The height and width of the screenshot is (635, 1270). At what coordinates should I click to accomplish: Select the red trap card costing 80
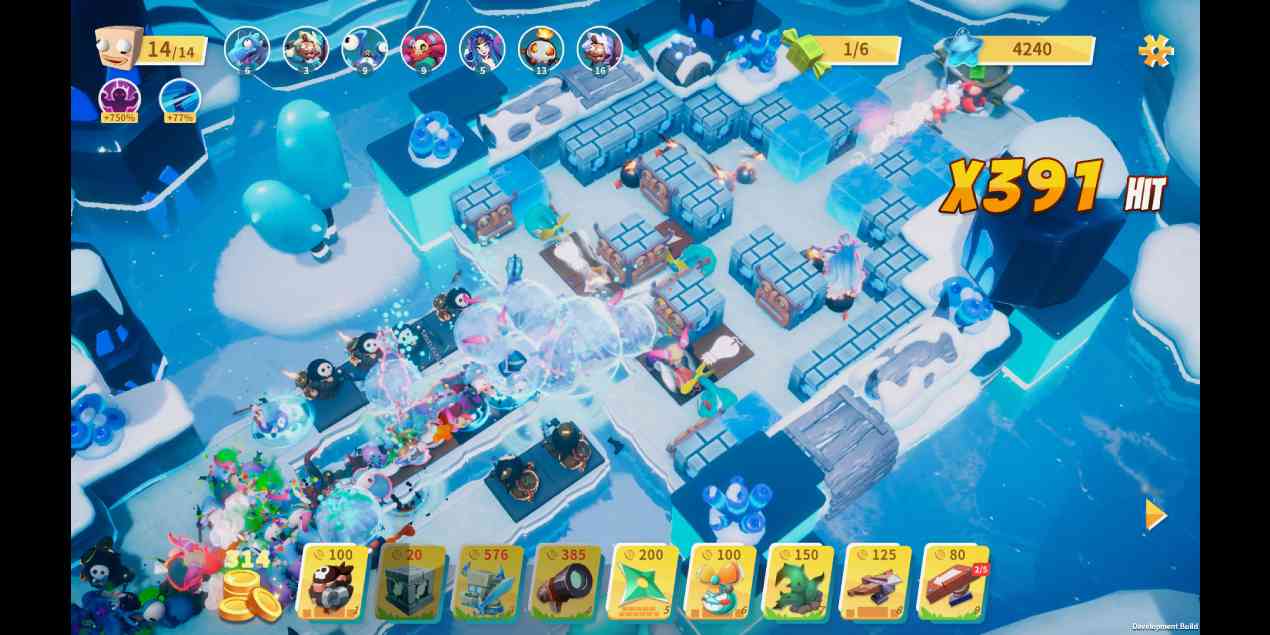(x=955, y=581)
